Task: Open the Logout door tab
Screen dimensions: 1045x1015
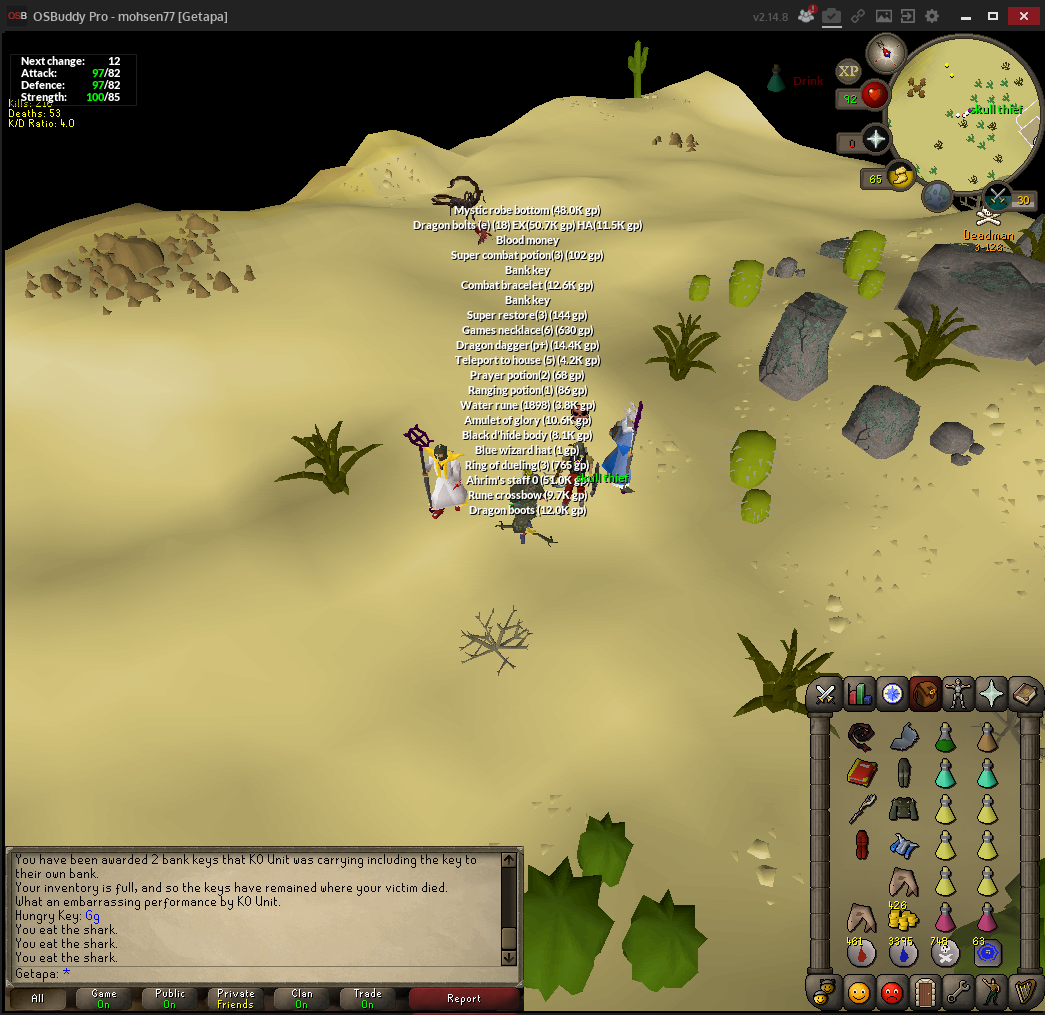Action: (924, 993)
